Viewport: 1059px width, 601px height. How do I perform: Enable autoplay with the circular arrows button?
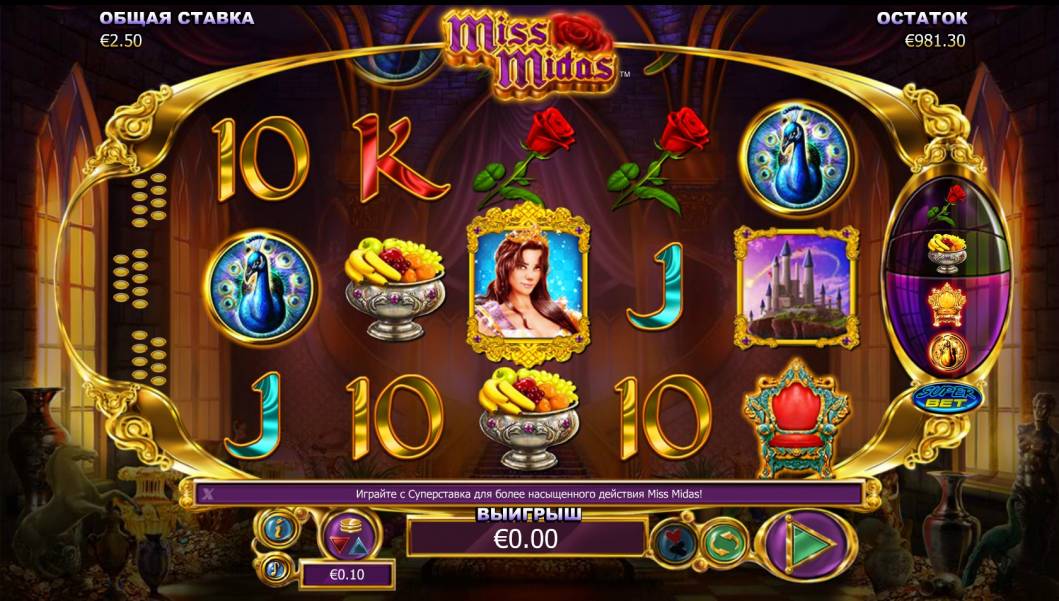pyautogui.click(x=724, y=543)
